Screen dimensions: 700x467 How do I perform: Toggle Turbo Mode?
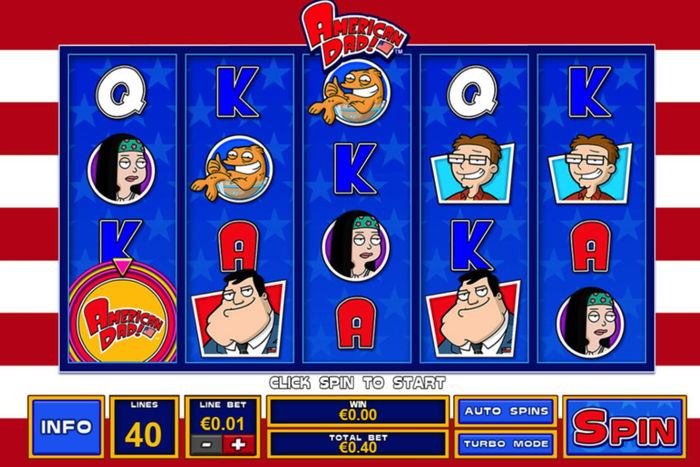505,442
